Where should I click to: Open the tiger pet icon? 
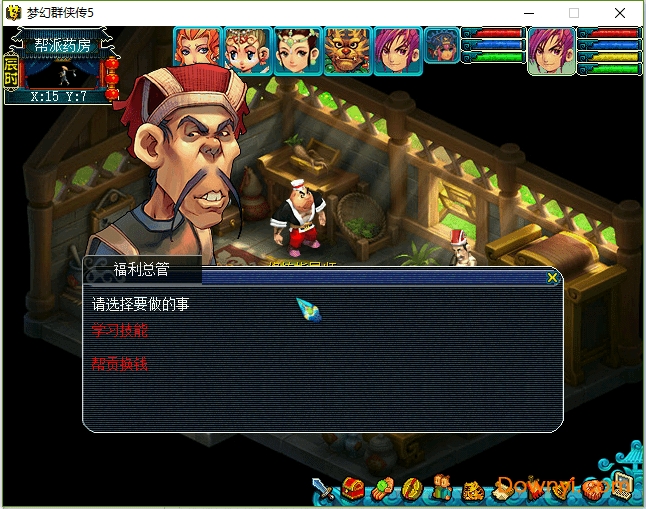(472, 490)
